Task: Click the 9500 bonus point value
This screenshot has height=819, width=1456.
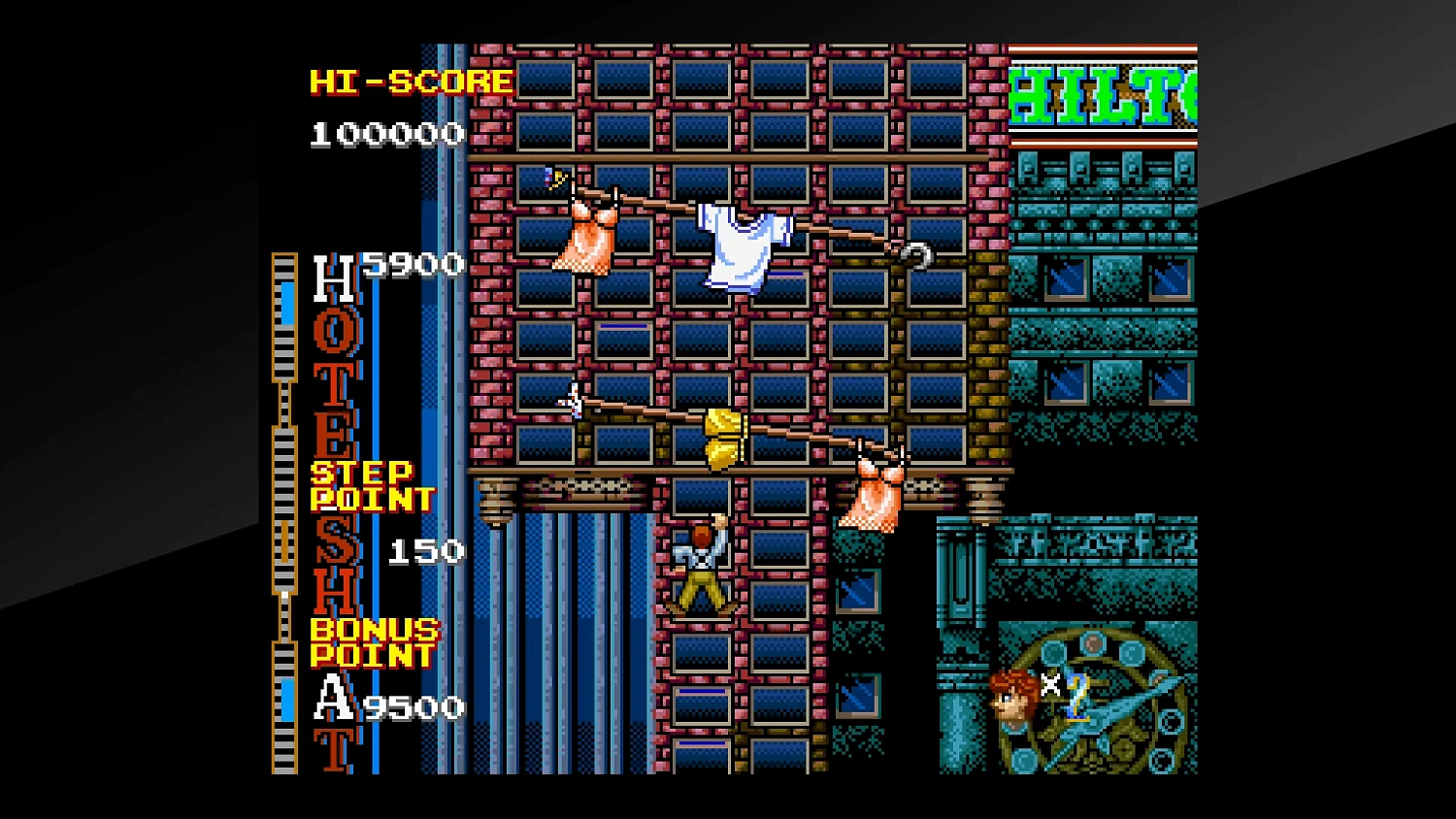Action: click(x=414, y=705)
